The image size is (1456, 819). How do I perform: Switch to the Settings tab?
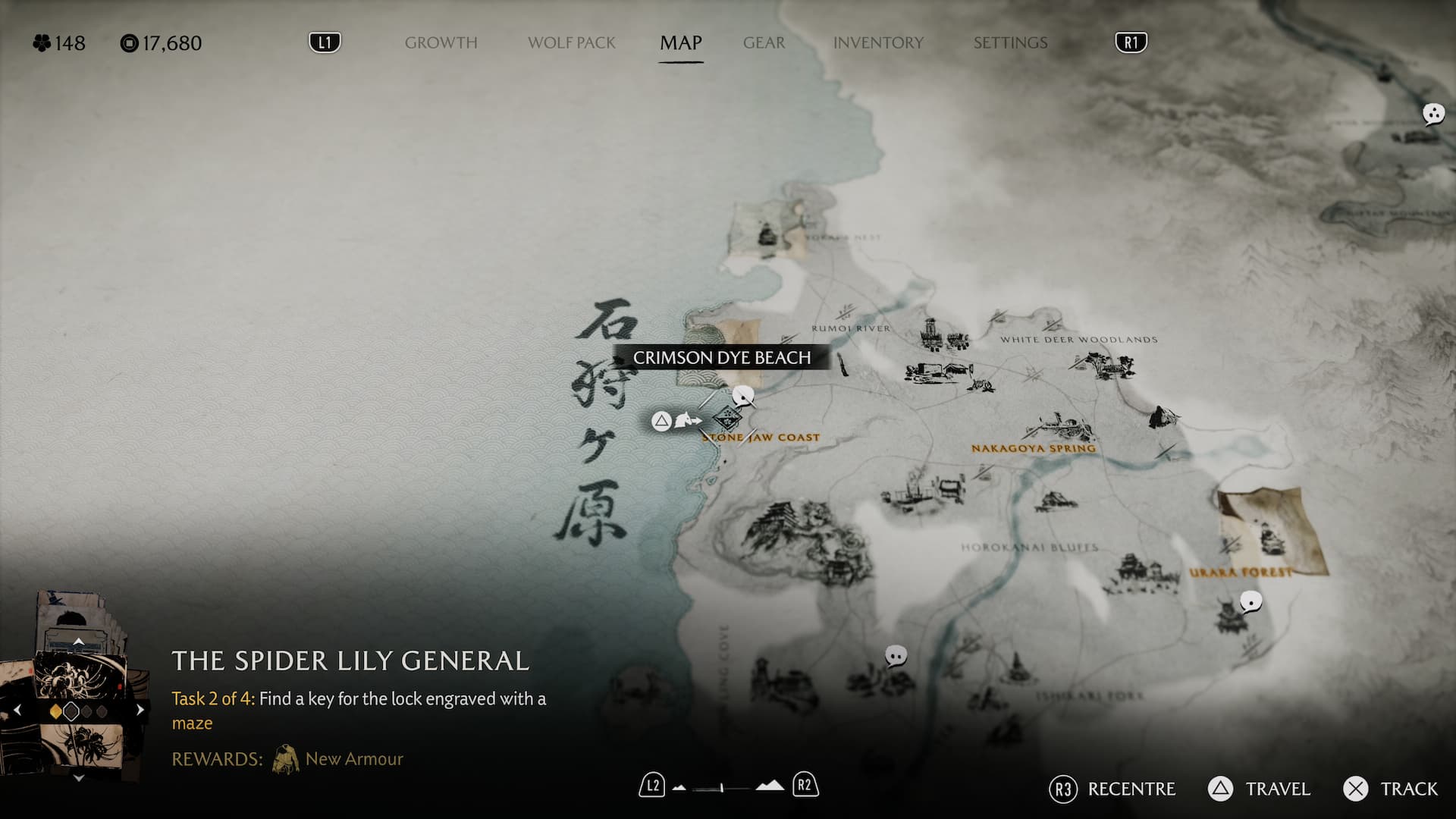click(1010, 42)
